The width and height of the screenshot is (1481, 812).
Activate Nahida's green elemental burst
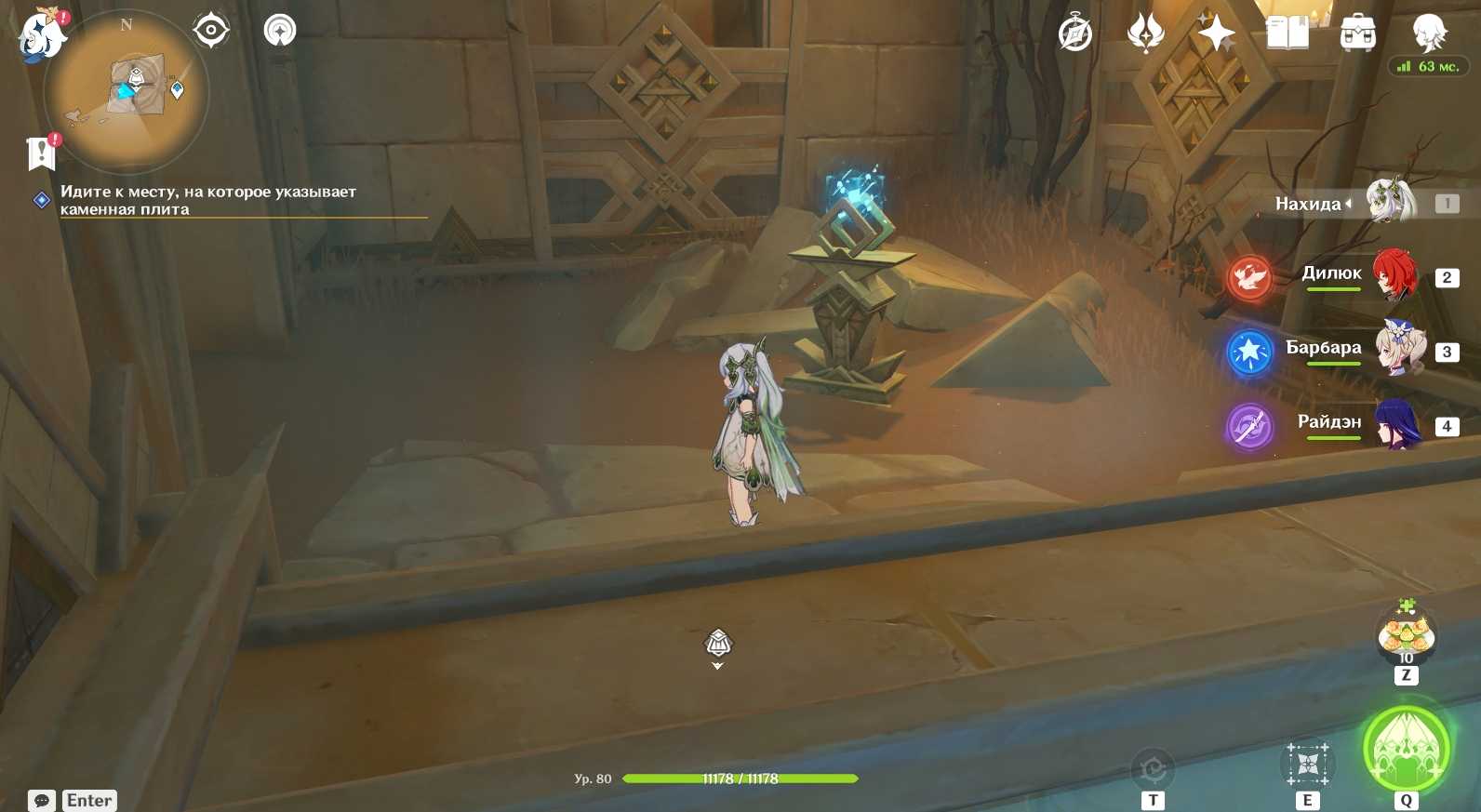coord(1406,750)
